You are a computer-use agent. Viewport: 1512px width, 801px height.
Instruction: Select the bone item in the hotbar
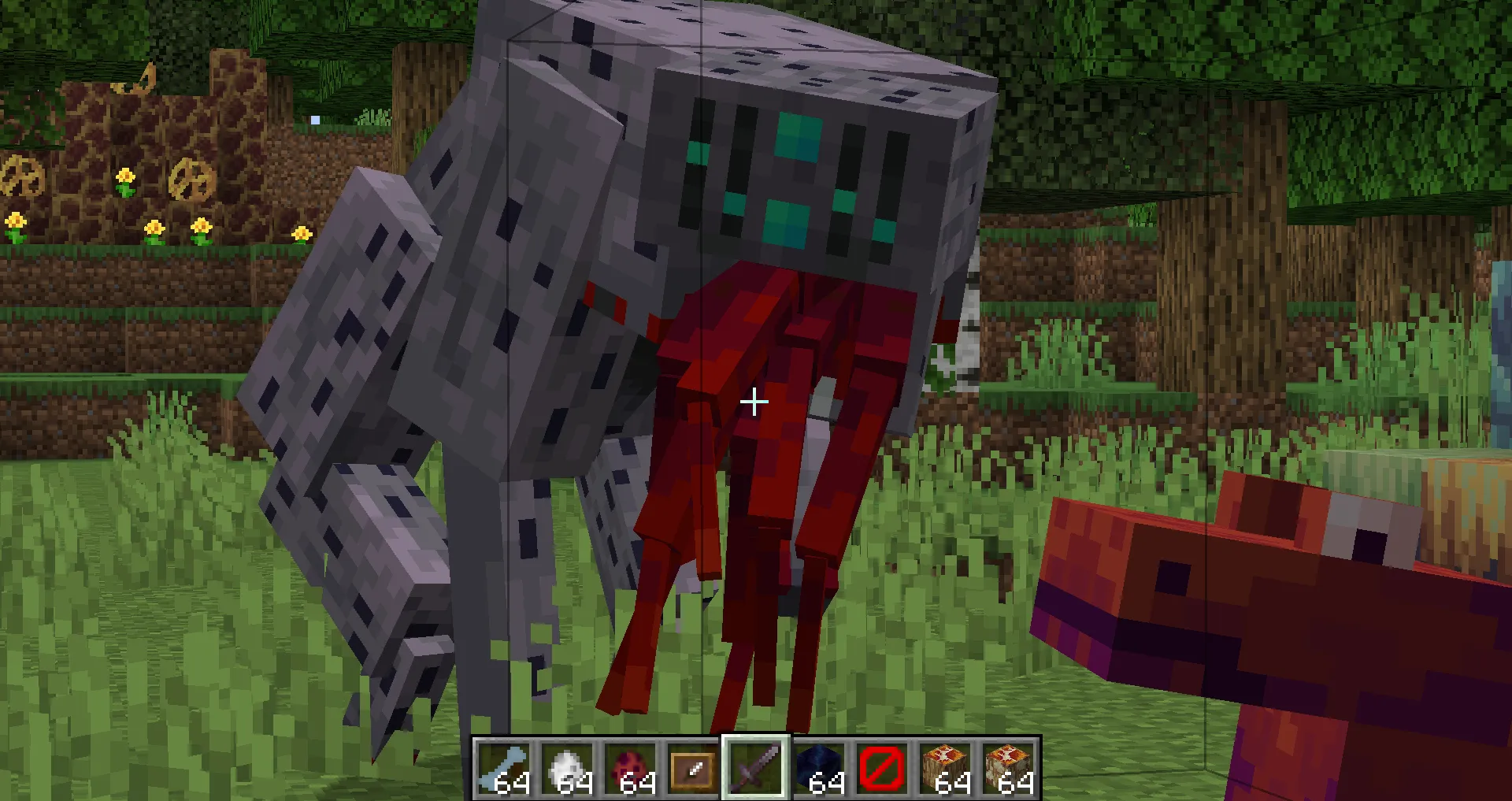(x=505, y=768)
